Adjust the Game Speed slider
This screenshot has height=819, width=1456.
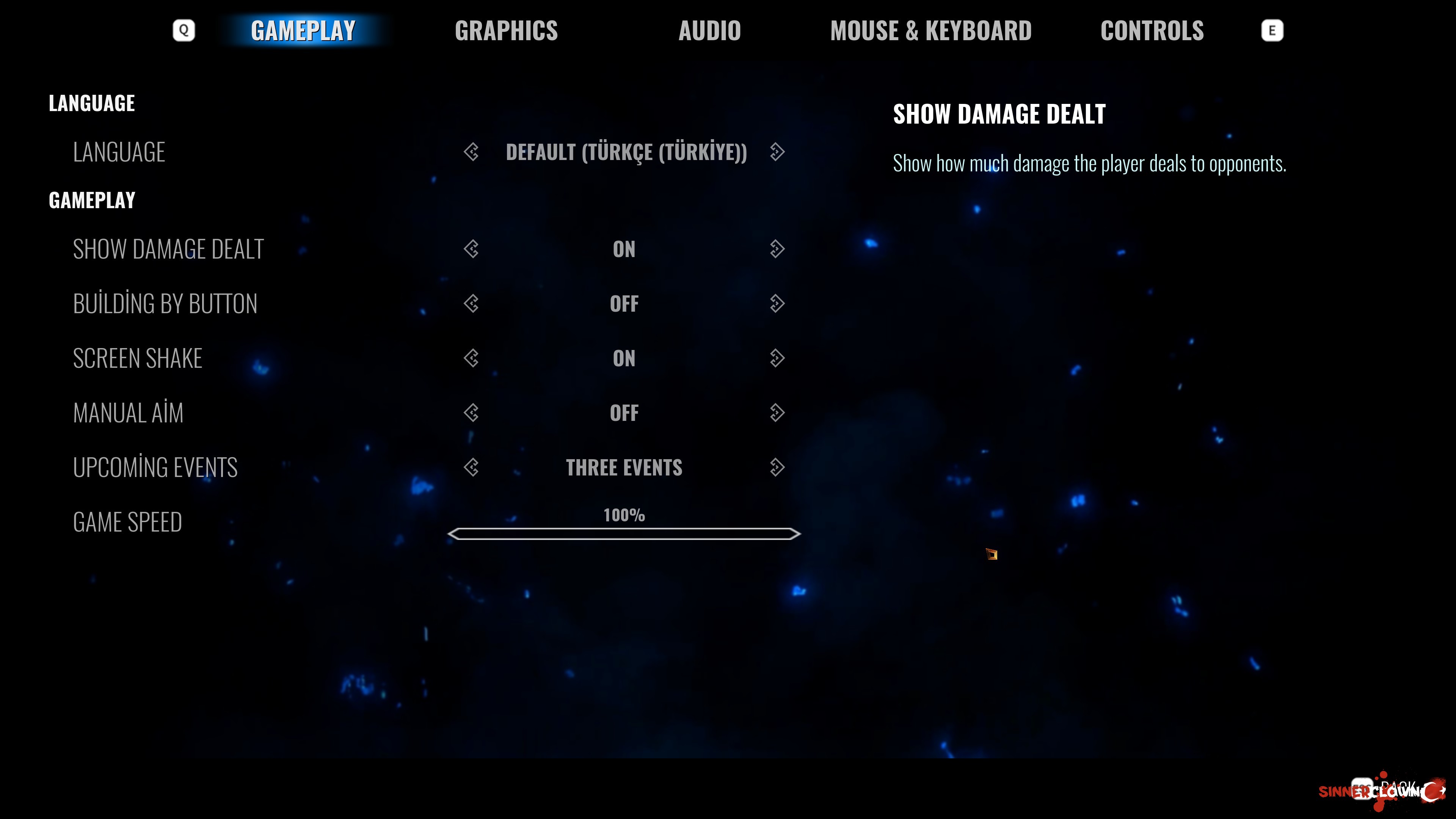pyautogui.click(x=624, y=534)
